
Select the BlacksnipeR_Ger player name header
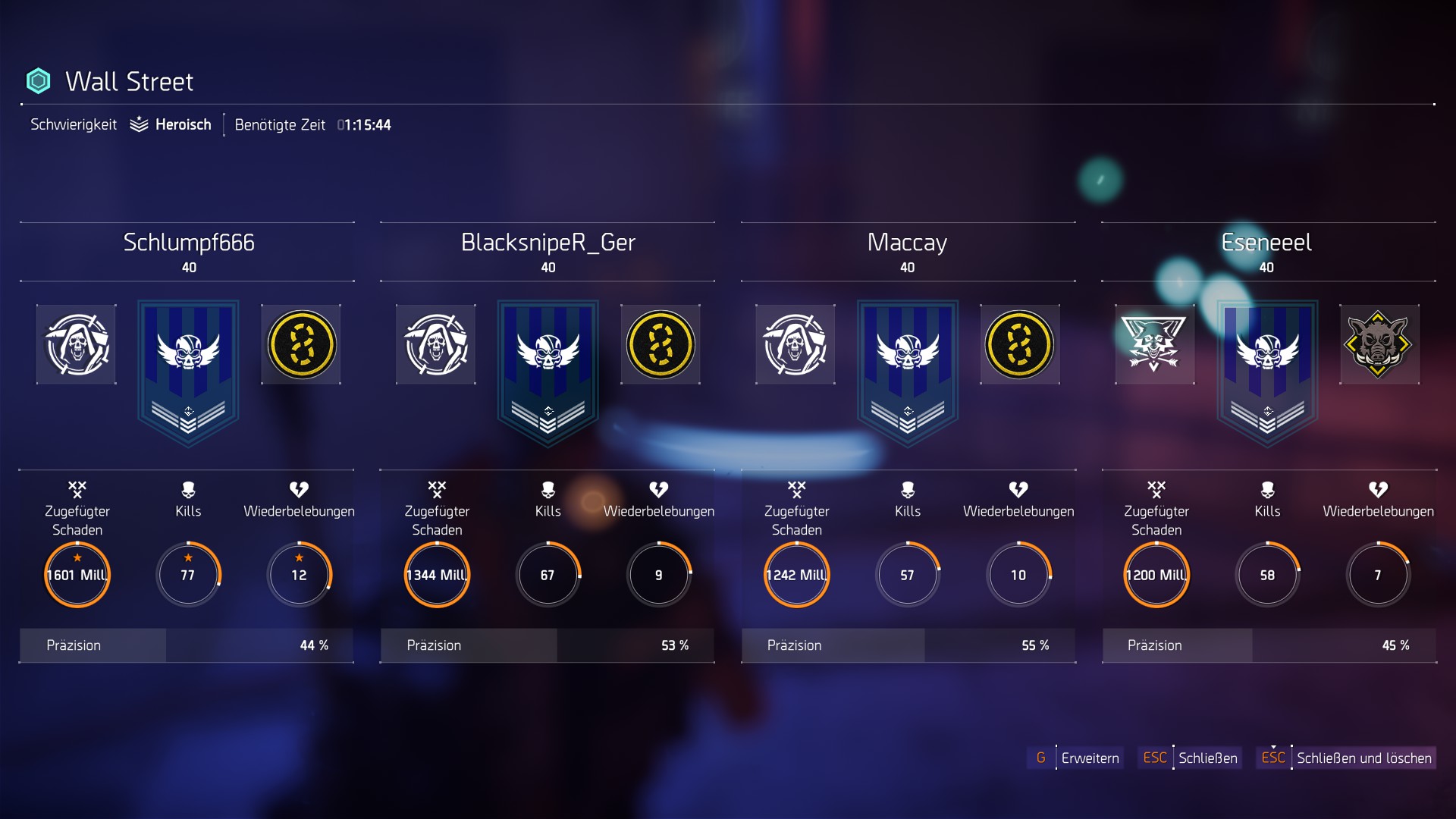pos(548,243)
